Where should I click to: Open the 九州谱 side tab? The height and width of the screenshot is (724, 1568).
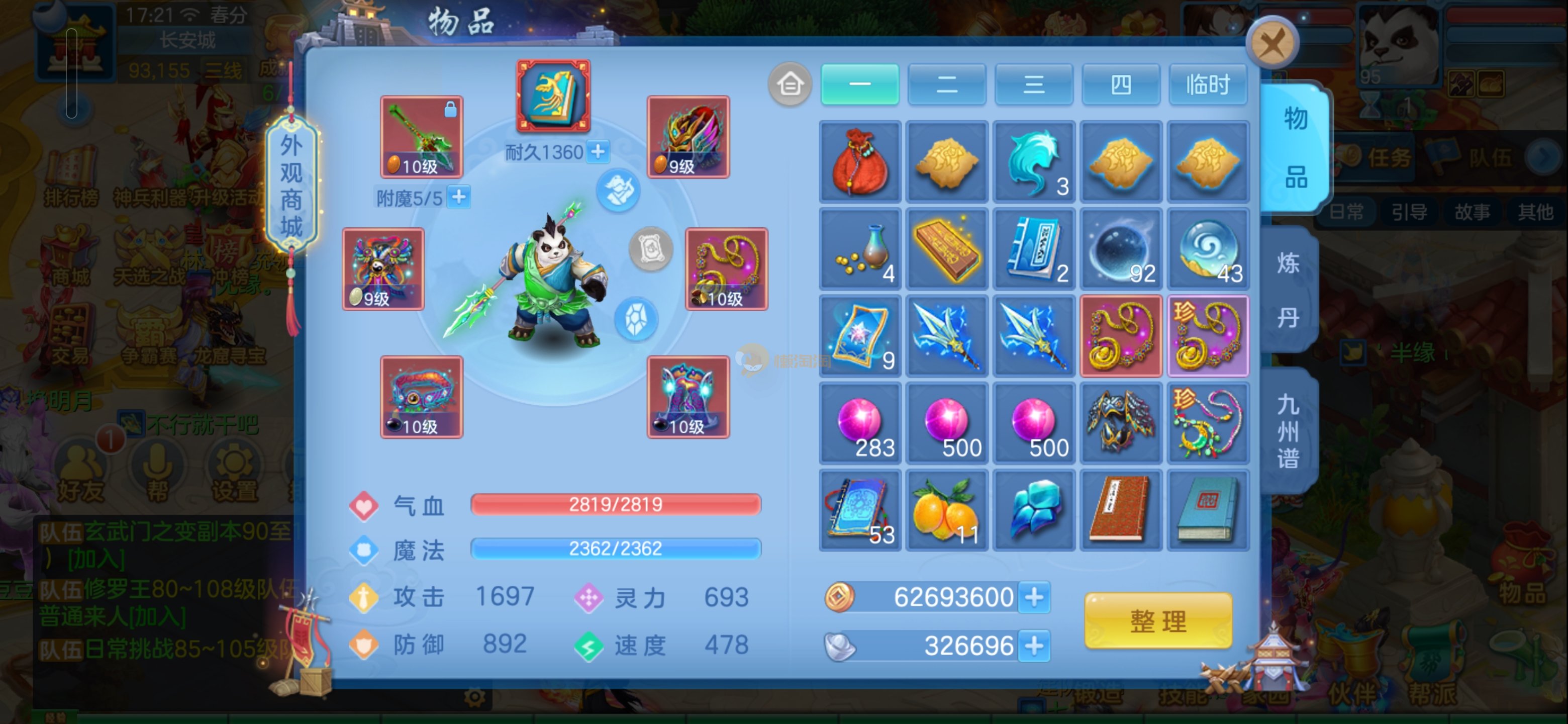click(1288, 430)
